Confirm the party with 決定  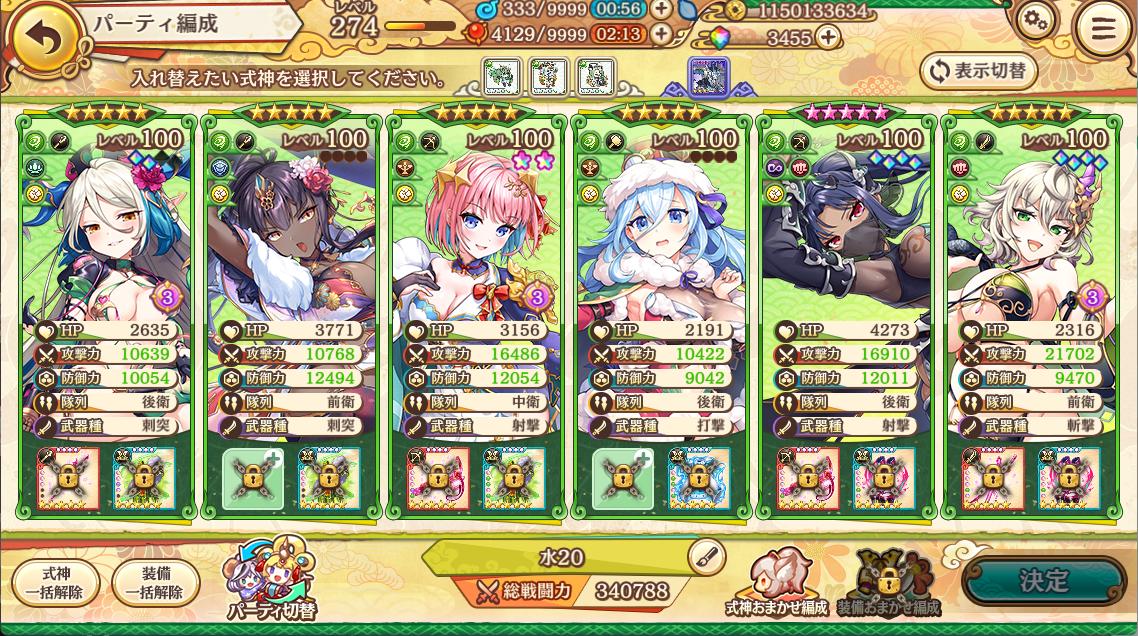[x=1043, y=581]
